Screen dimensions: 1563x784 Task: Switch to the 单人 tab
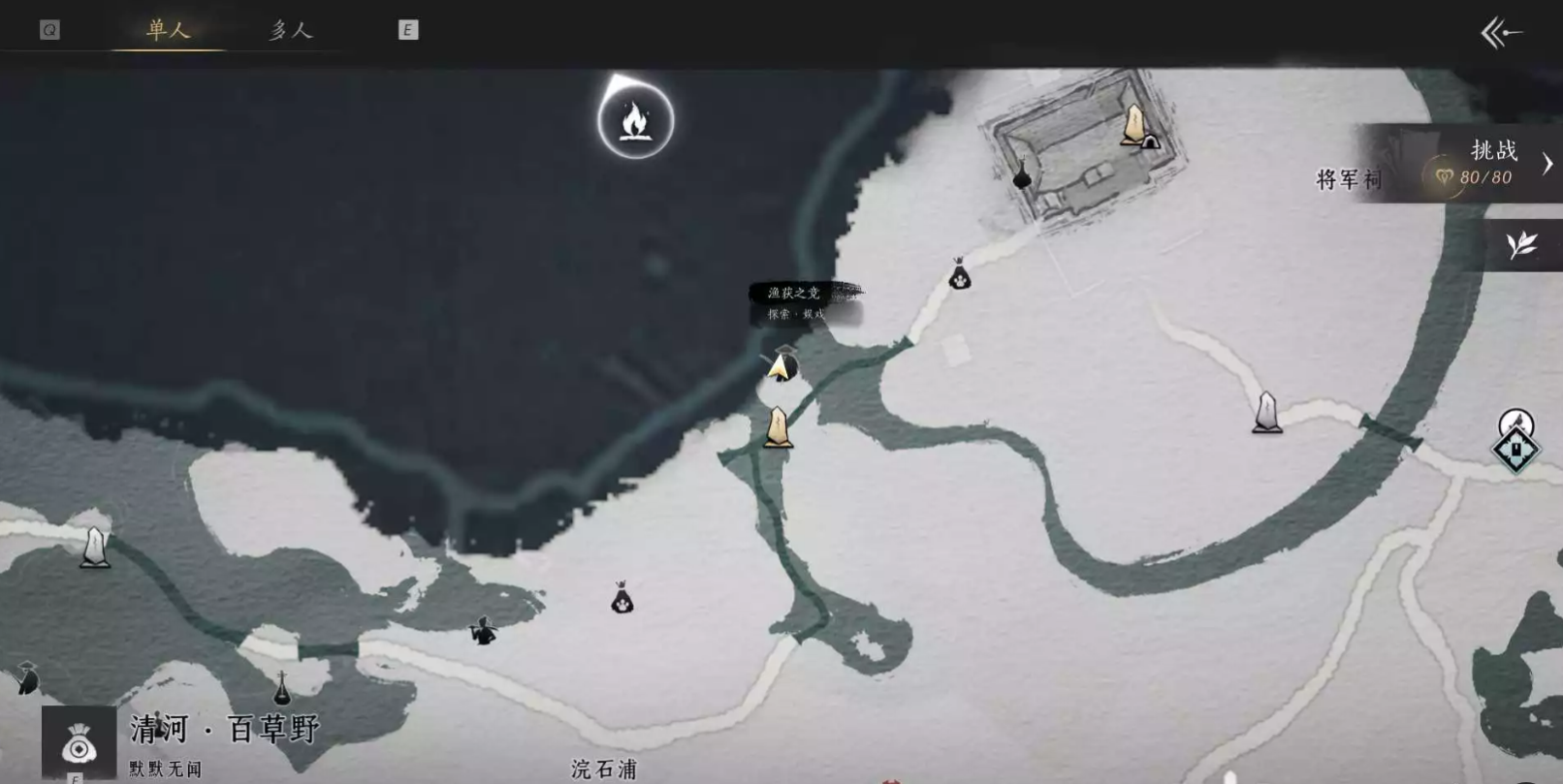pos(168,30)
